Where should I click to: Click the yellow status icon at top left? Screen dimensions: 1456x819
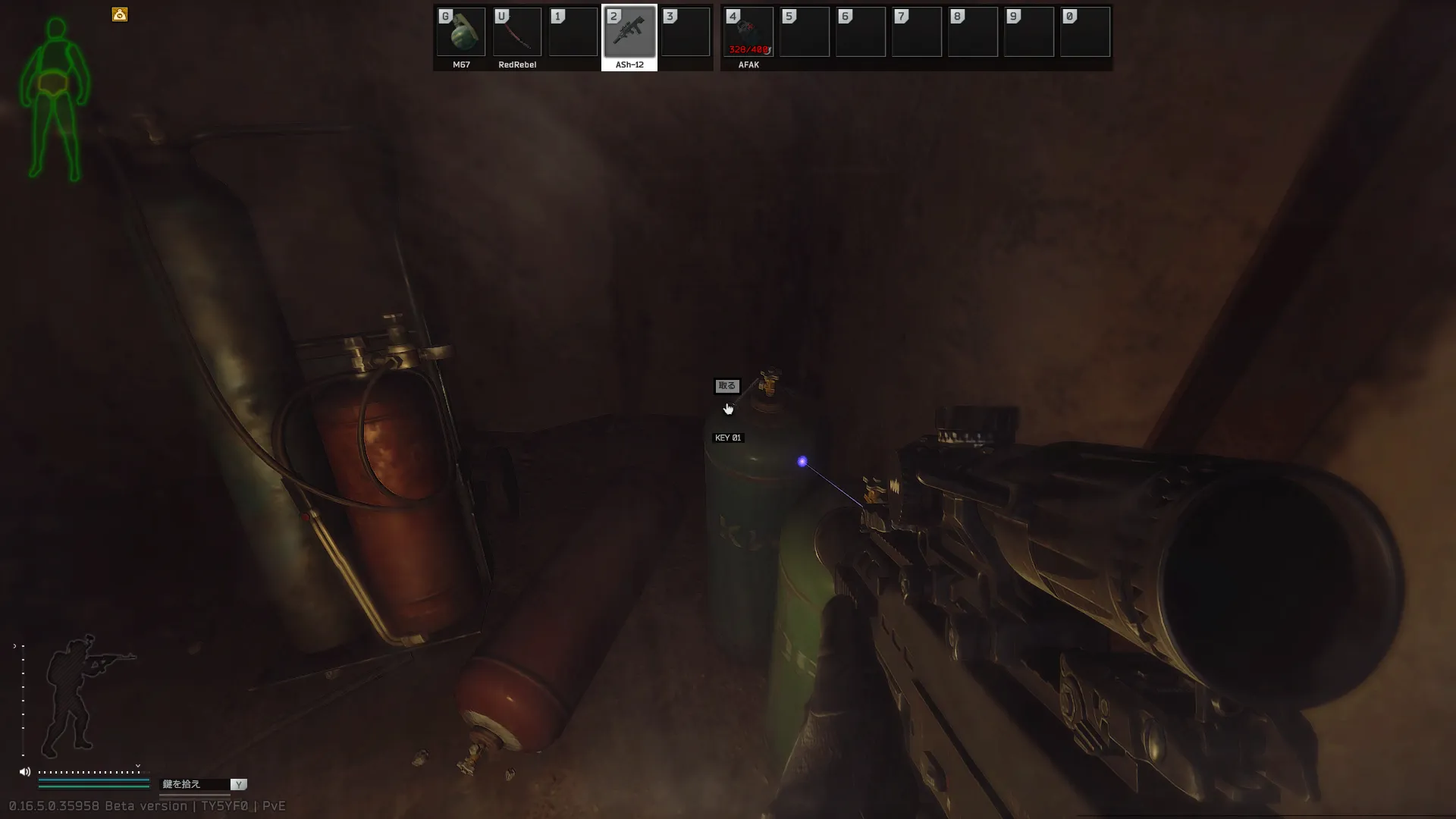[120, 14]
